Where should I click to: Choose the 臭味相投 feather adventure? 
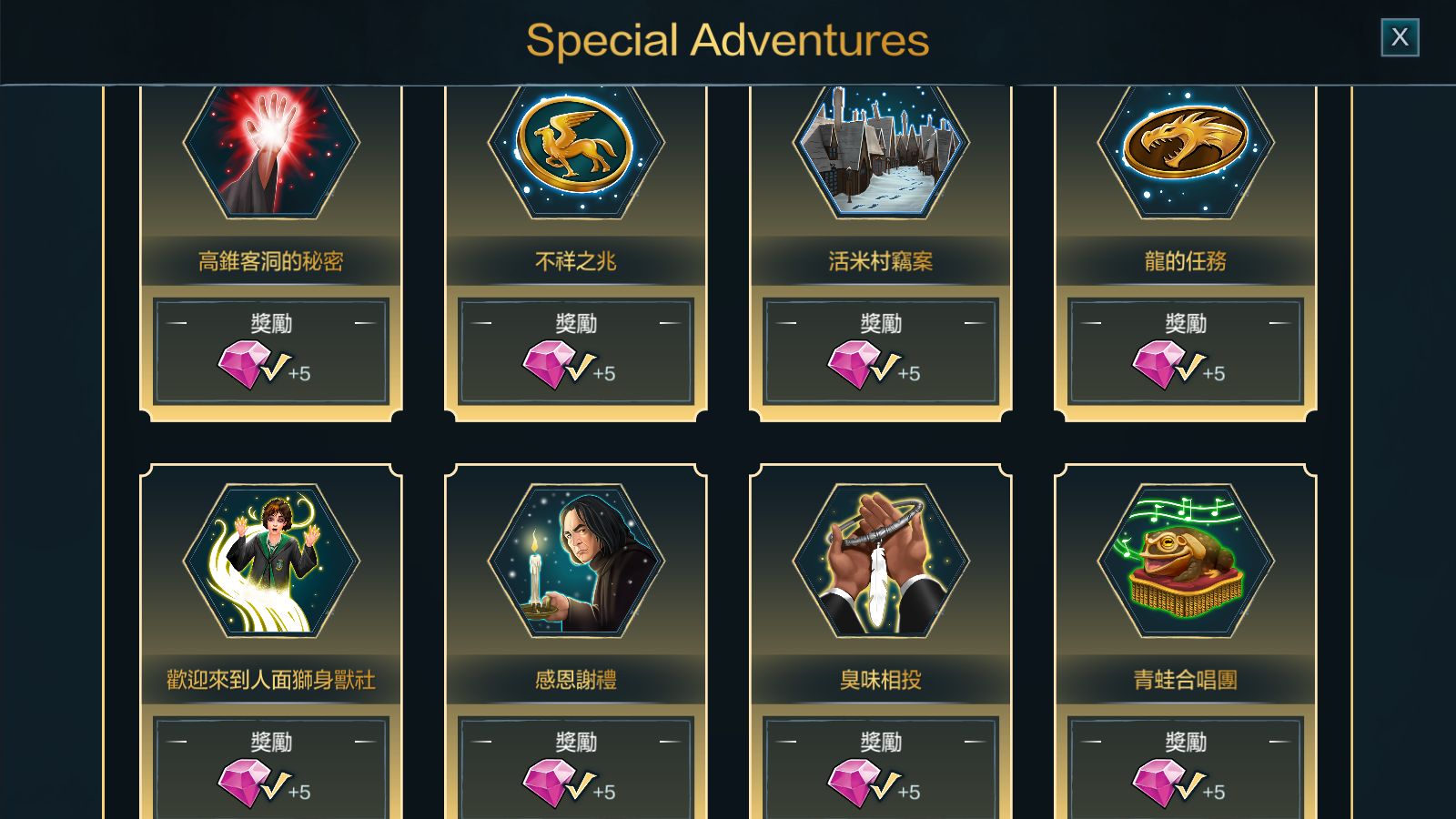click(x=881, y=561)
